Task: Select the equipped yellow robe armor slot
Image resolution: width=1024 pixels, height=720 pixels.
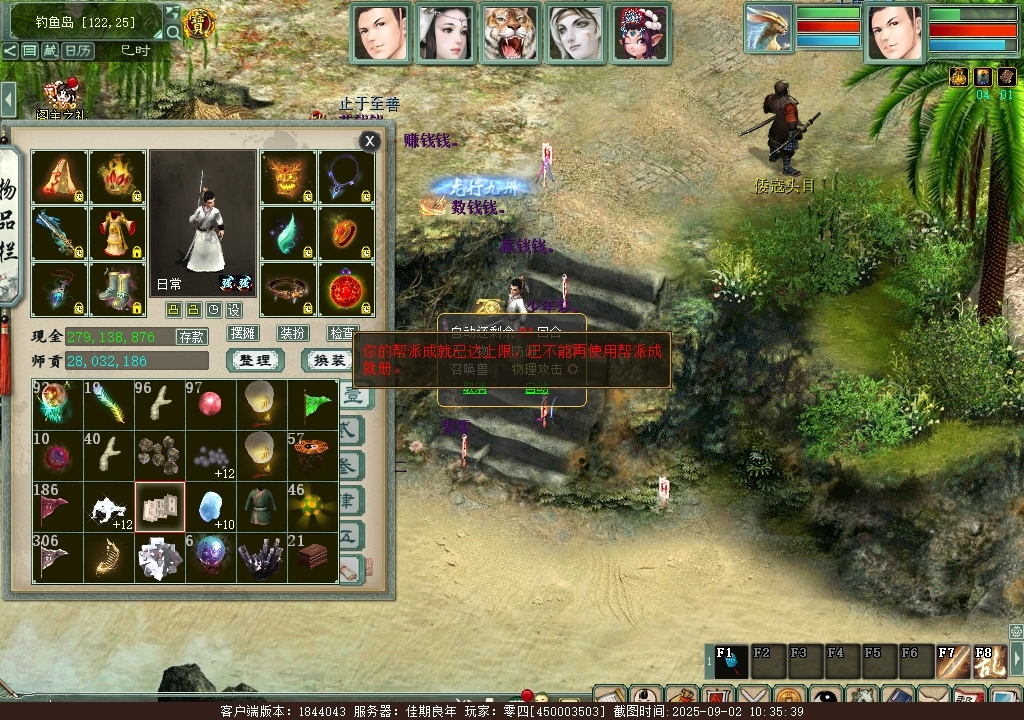Action: [x=118, y=233]
